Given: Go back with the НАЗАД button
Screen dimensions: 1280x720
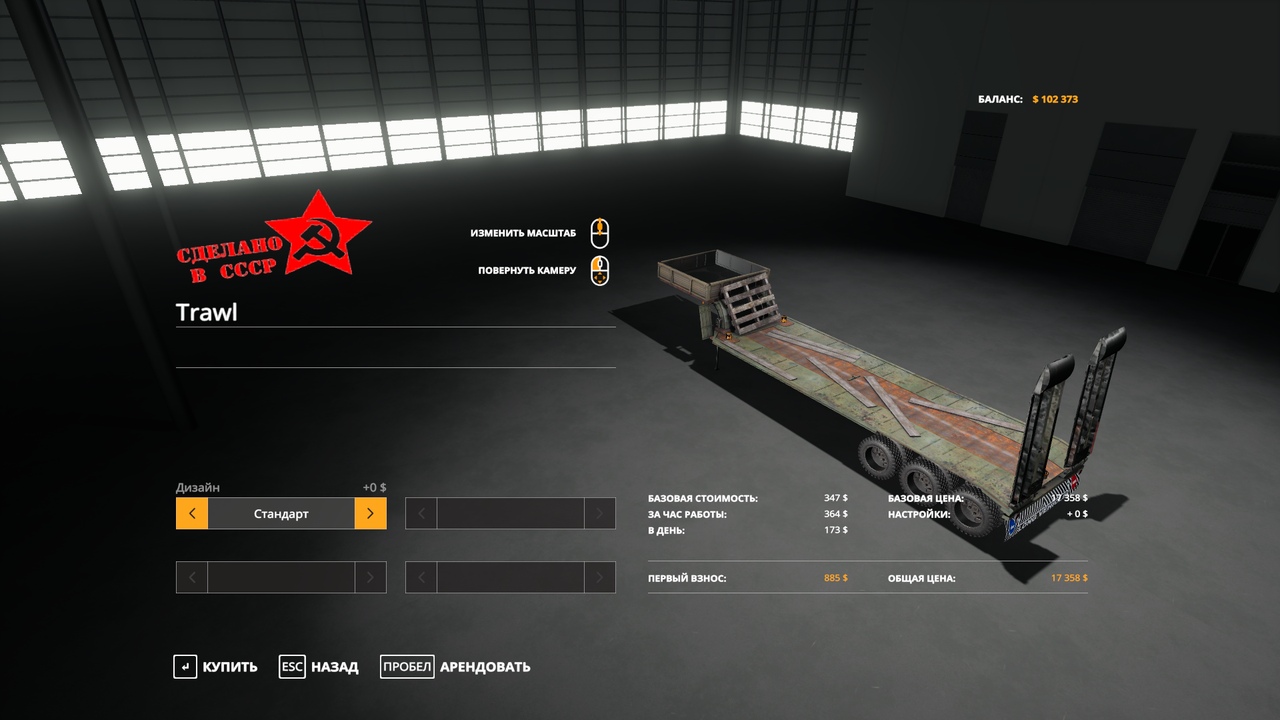Looking at the screenshot, I should click(x=319, y=667).
